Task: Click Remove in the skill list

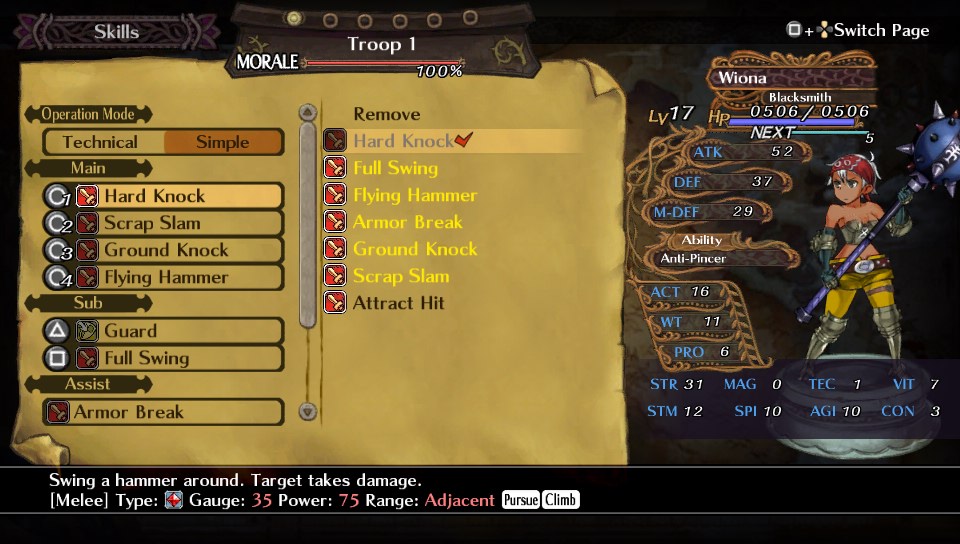Action: coord(387,114)
